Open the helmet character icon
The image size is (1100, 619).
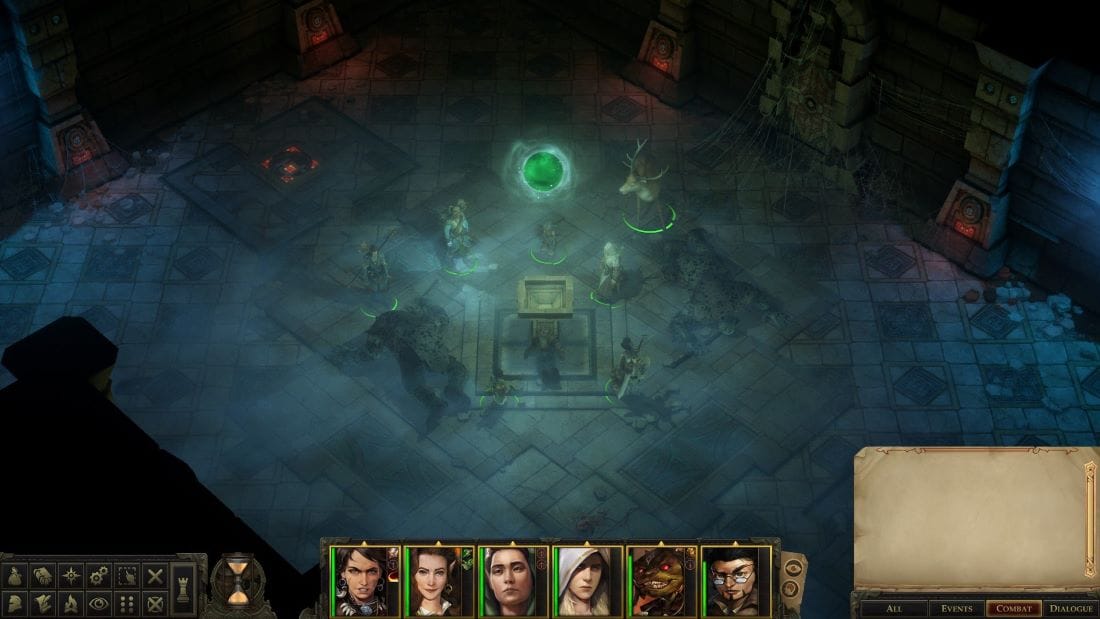click(16, 603)
